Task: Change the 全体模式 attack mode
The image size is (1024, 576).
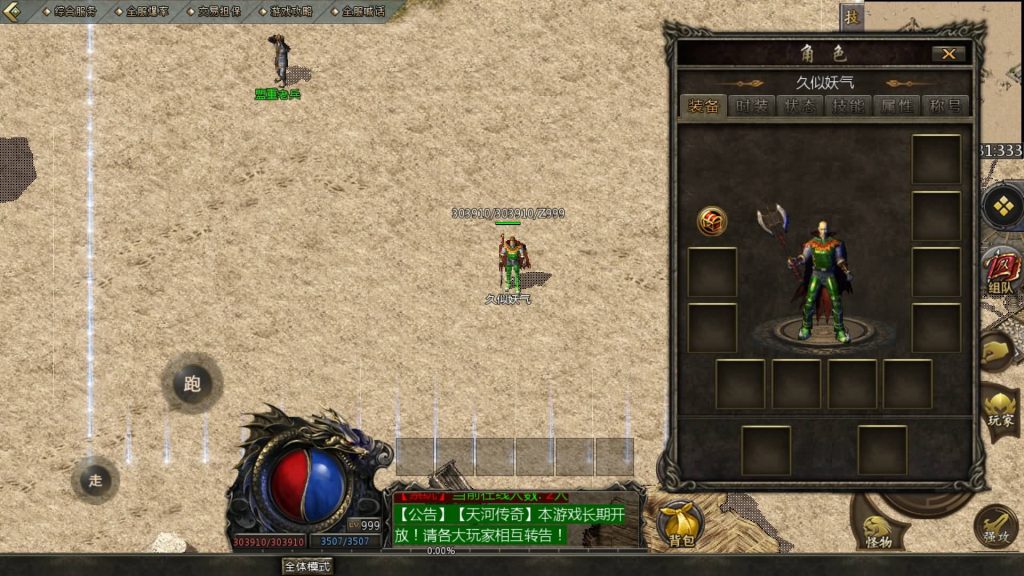Action: tap(307, 566)
